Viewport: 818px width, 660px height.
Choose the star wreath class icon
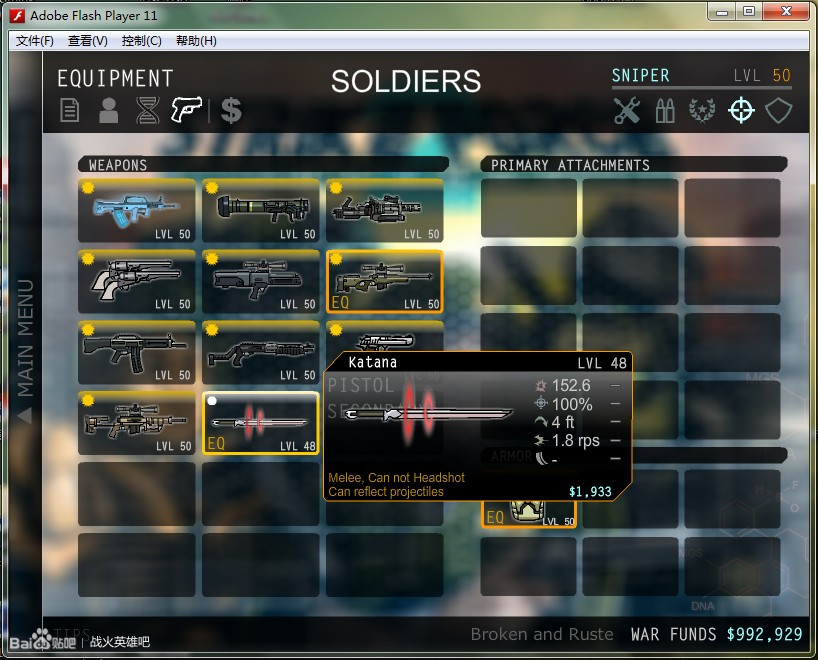click(x=702, y=111)
